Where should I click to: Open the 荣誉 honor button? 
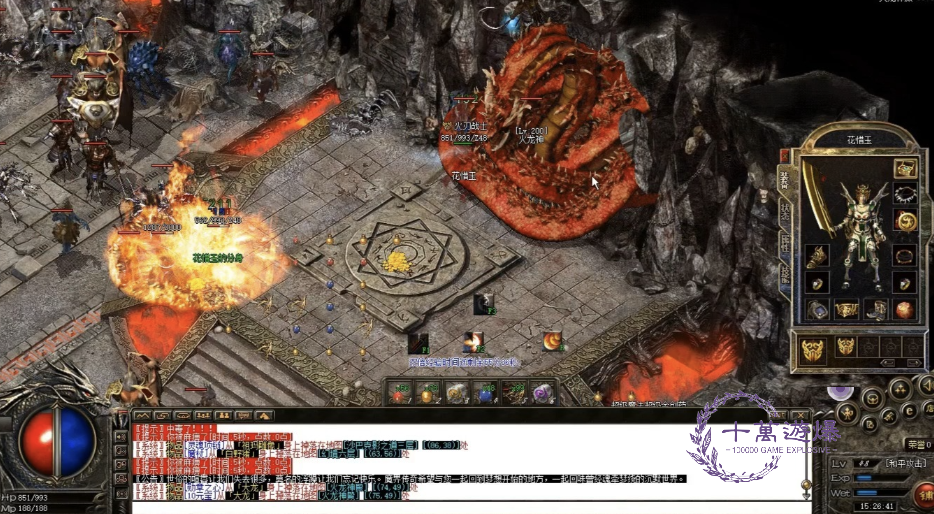coord(916,444)
